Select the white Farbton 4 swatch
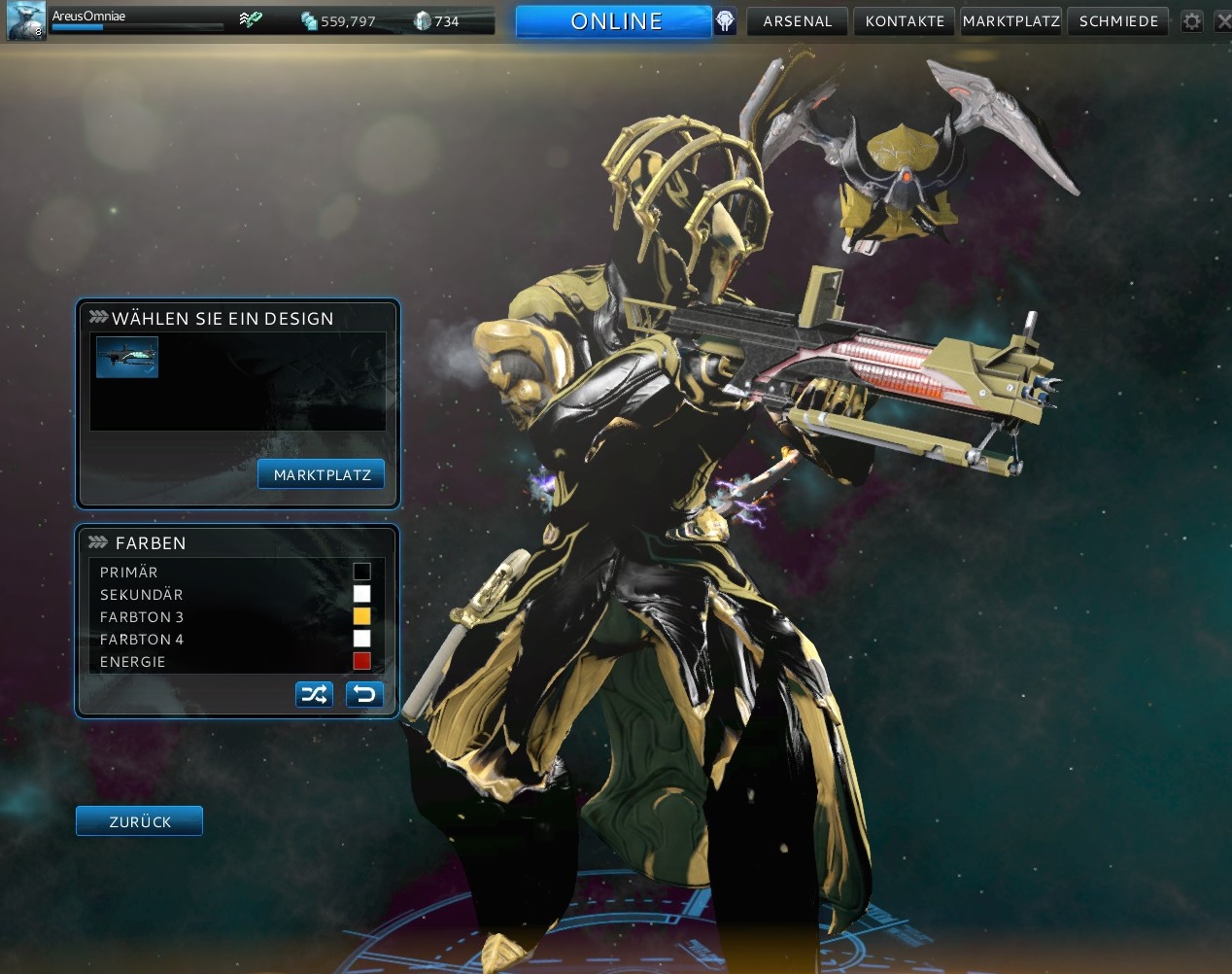 tap(361, 639)
